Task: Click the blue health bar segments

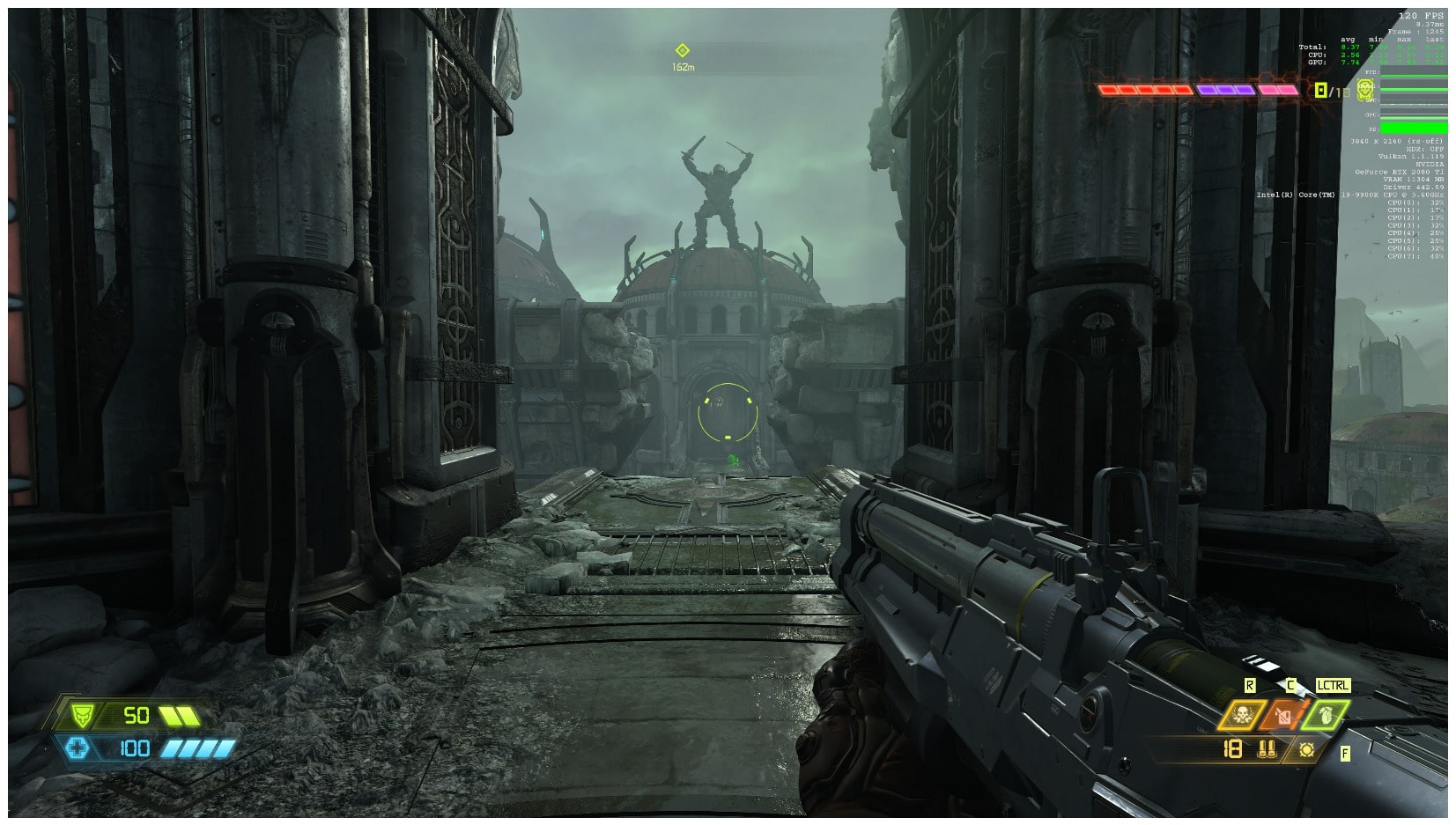Action: click(198, 748)
